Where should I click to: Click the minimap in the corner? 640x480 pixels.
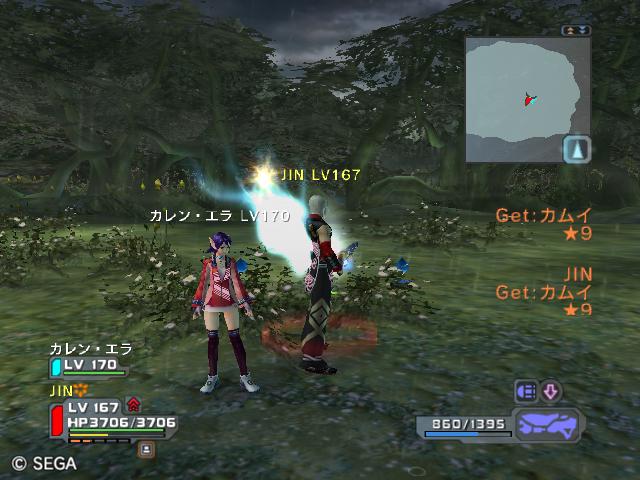(520, 97)
